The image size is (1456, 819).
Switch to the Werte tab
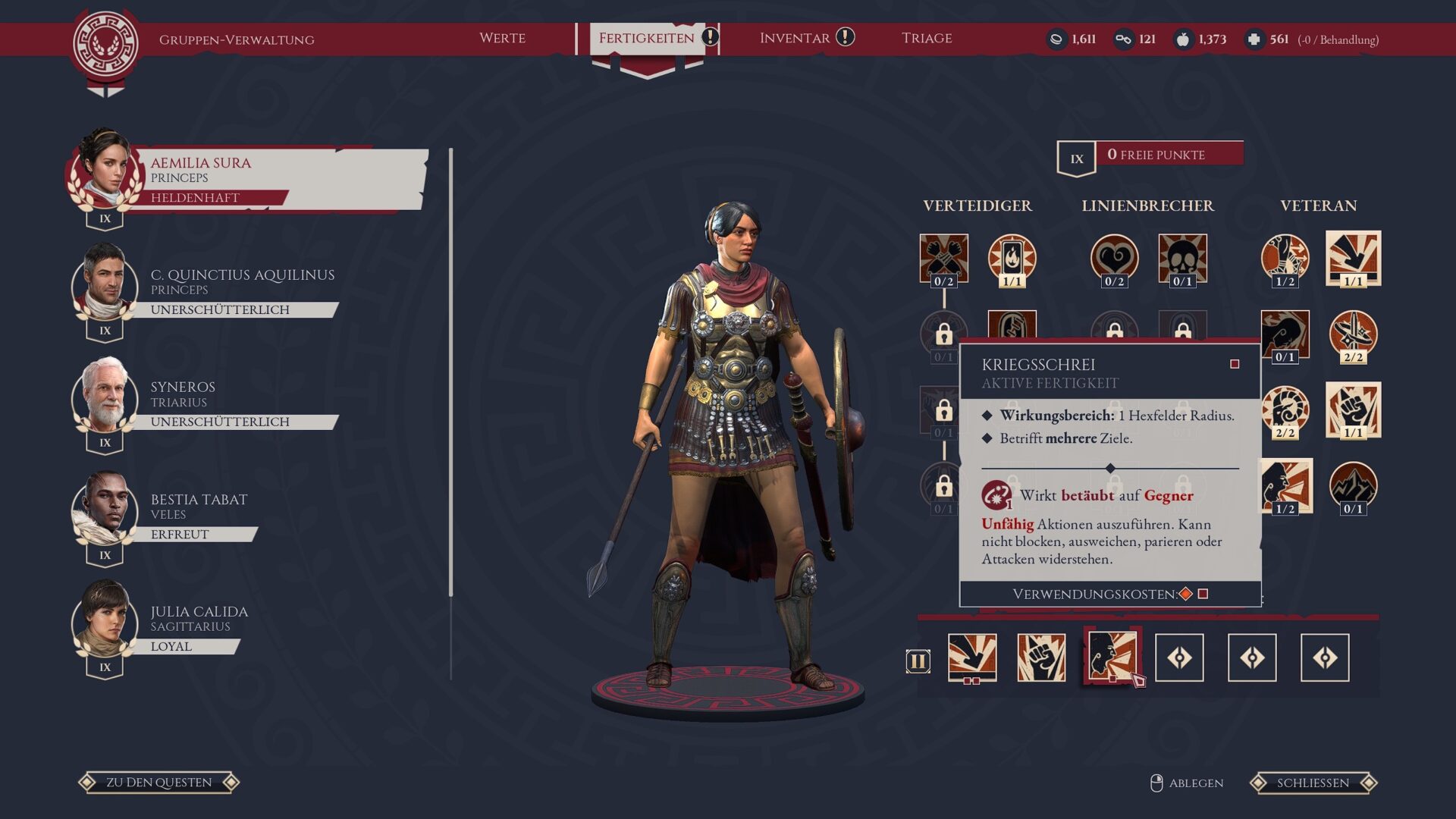(502, 38)
